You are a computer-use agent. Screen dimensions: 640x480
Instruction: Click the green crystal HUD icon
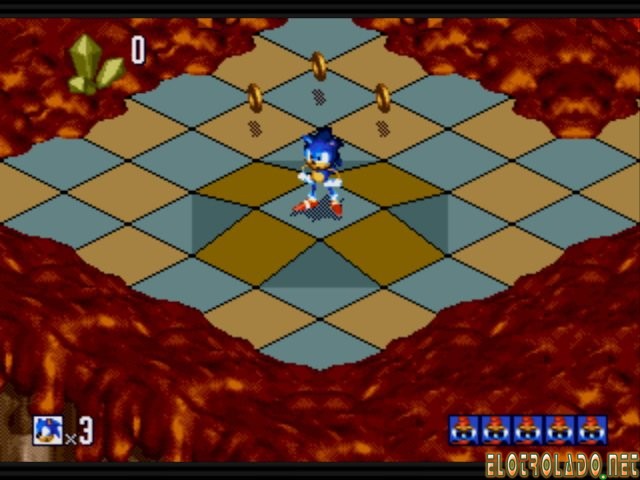[94, 64]
